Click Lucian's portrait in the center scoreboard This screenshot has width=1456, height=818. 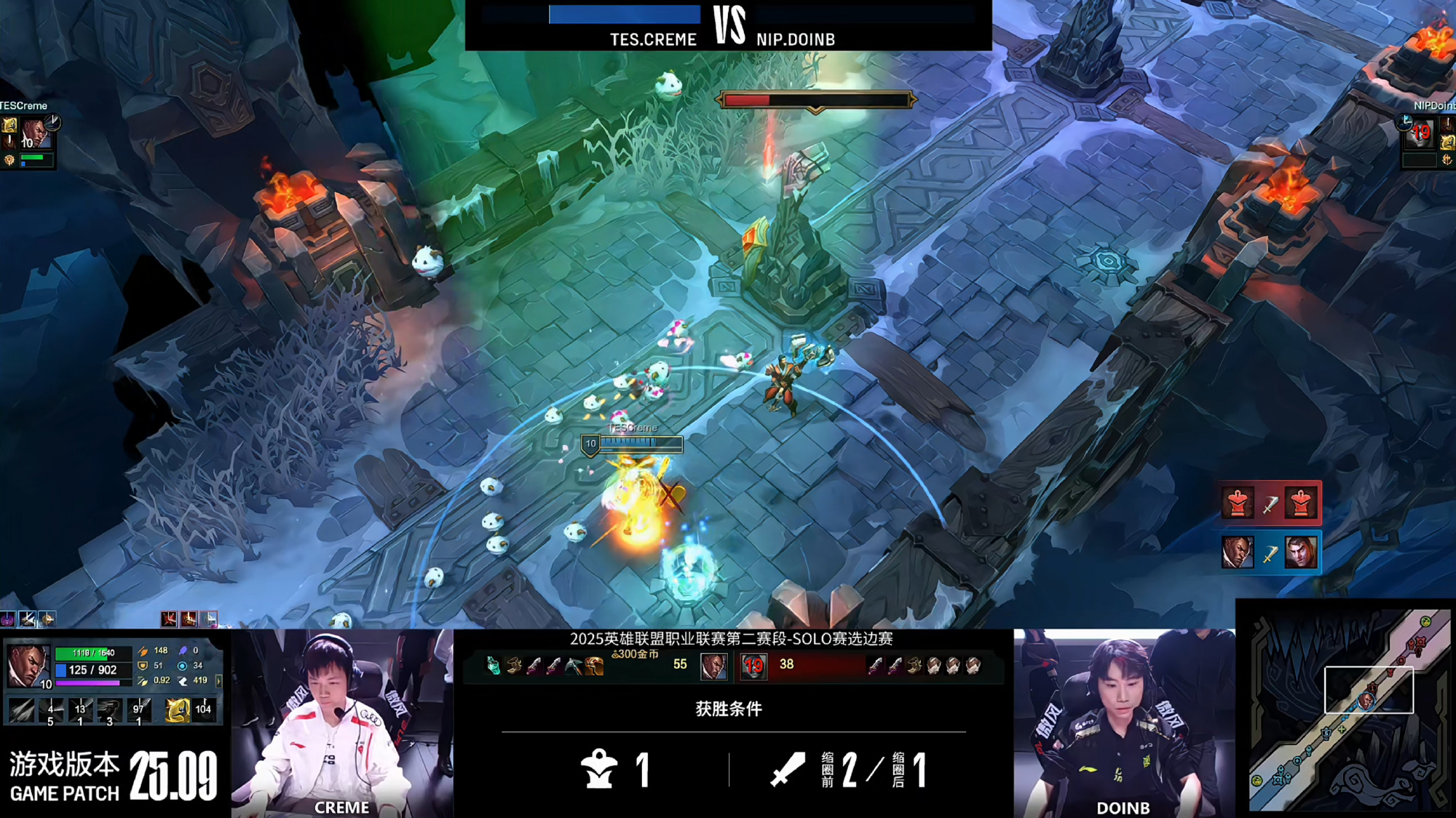point(713,666)
